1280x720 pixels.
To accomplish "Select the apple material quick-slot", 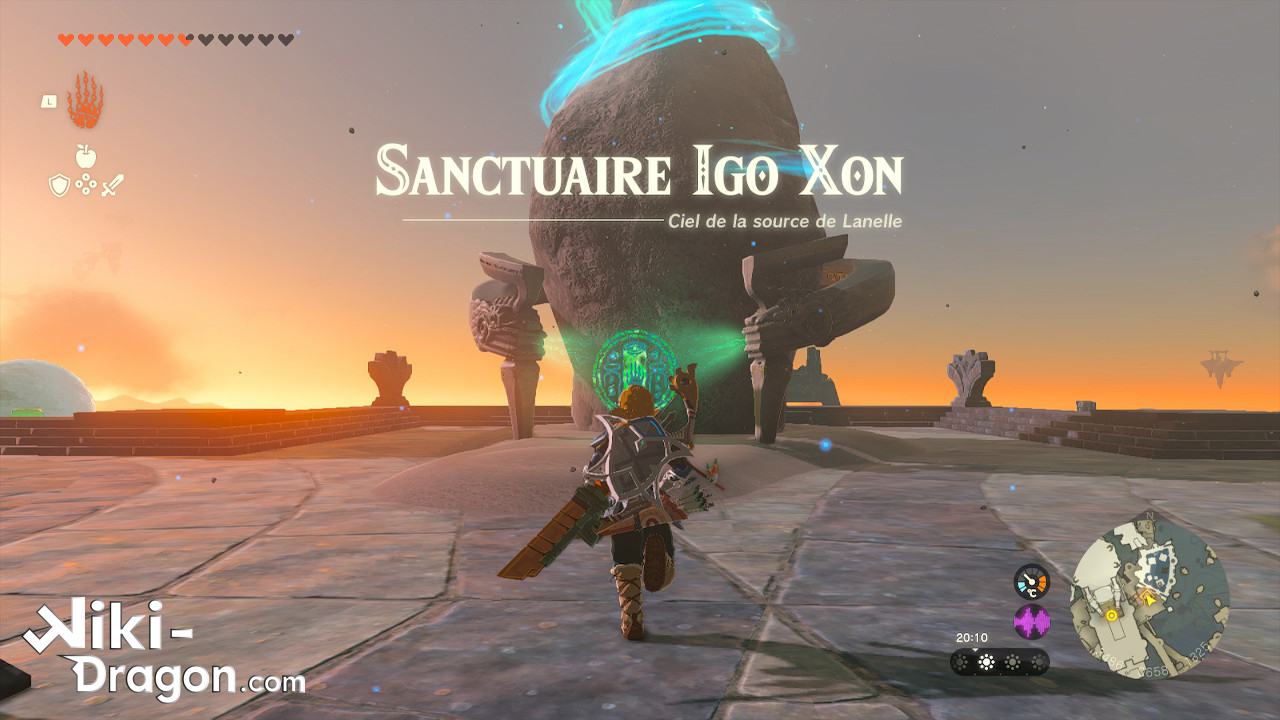I will tap(85, 156).
